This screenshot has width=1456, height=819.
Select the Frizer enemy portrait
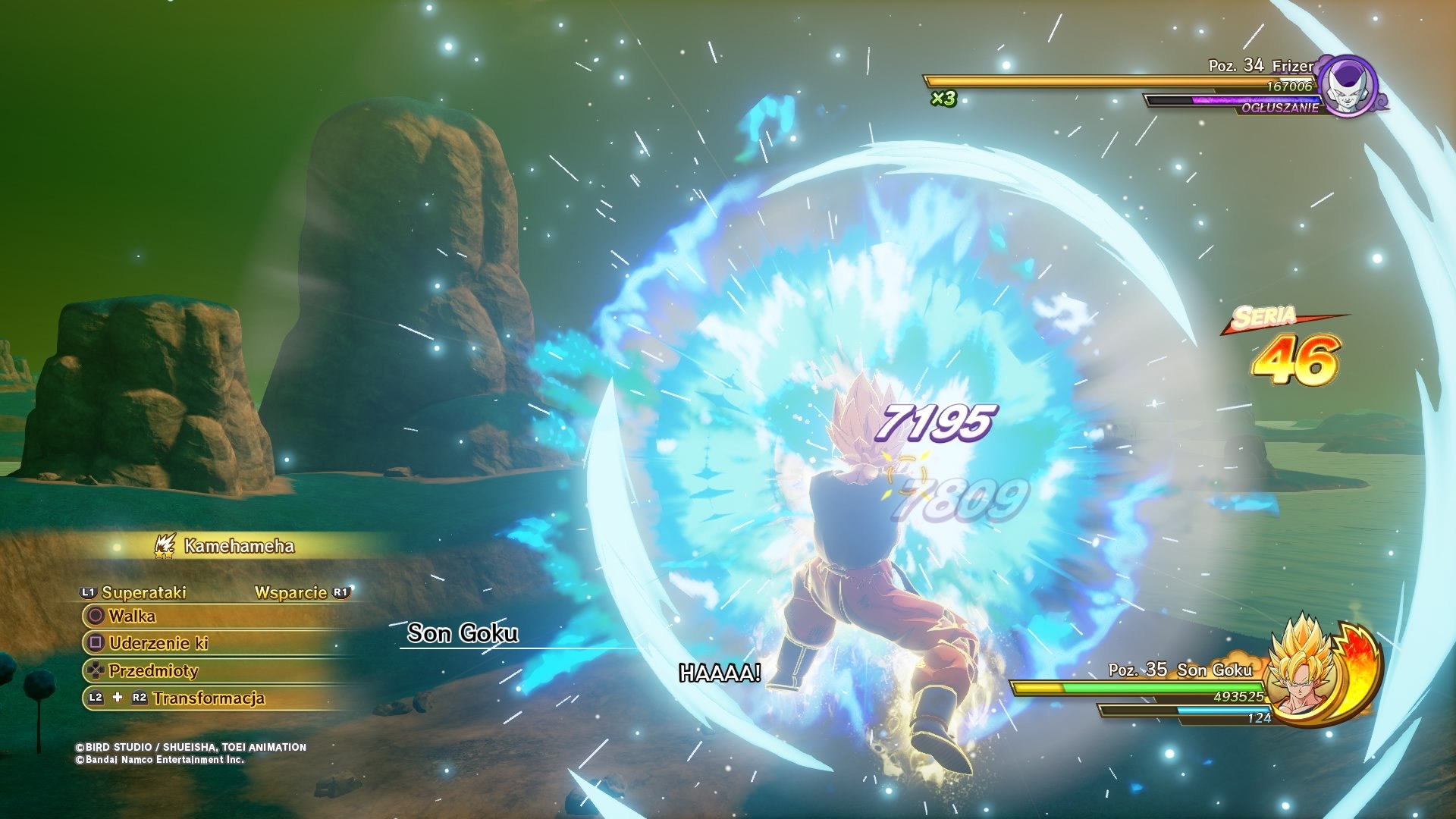1348,86
